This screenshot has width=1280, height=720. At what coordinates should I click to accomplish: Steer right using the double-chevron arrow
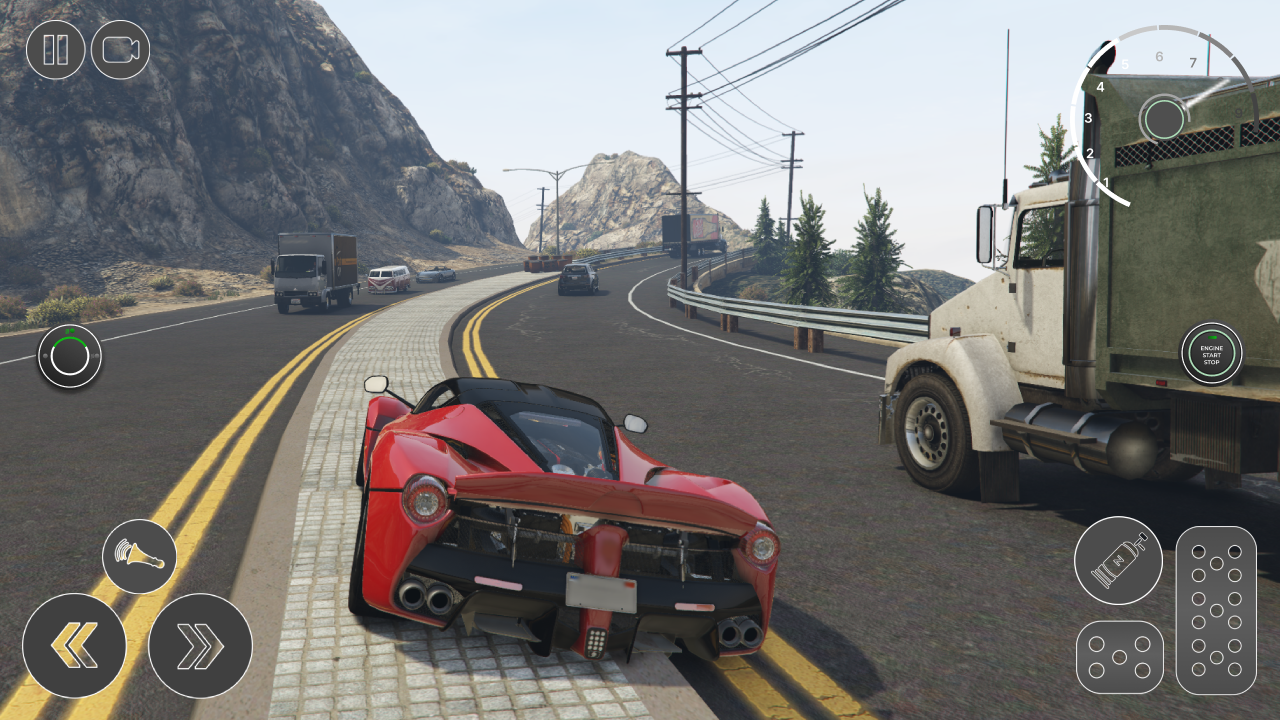click(x=198, y=645)
